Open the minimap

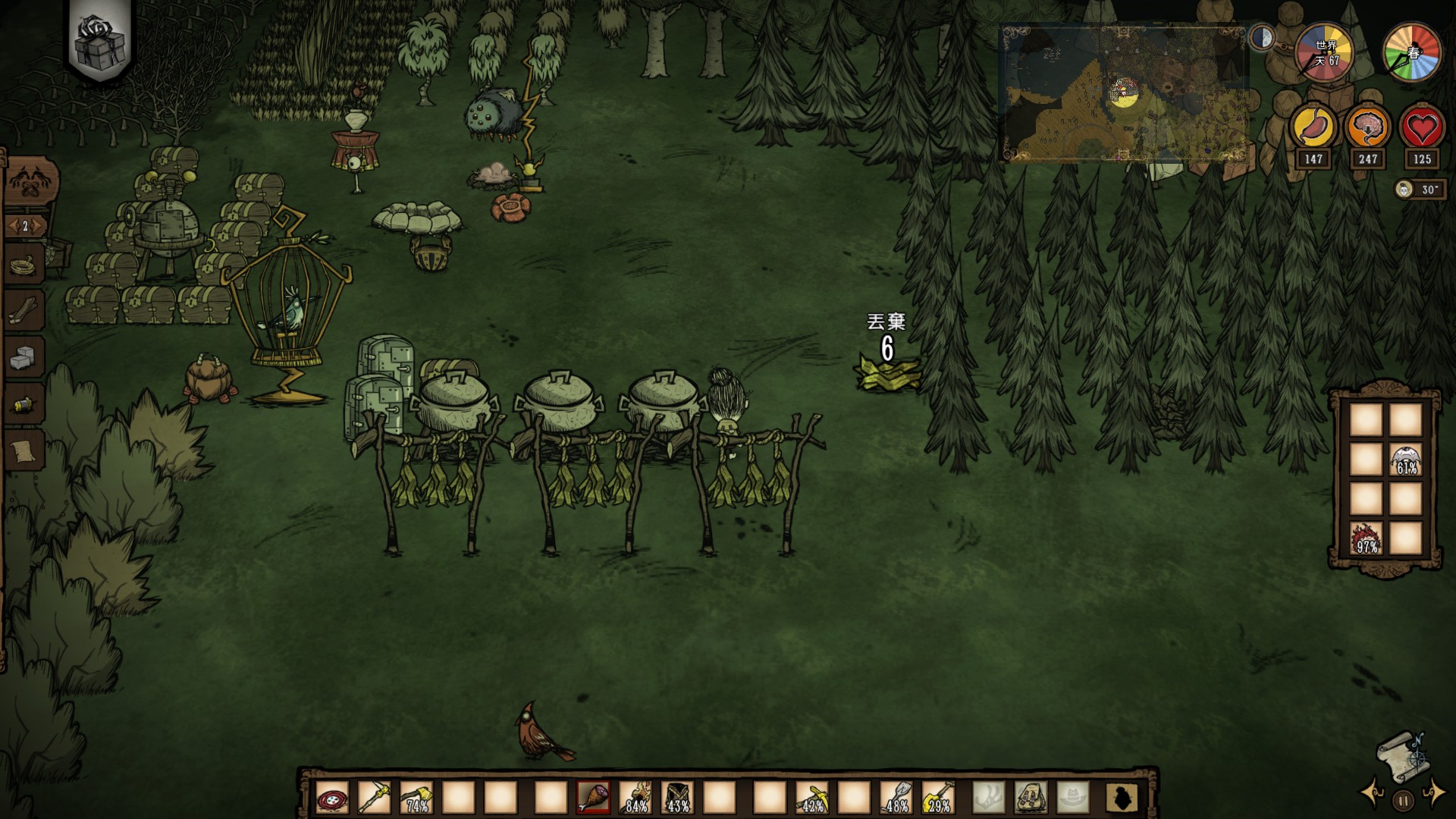pyautogui.click(x=1124, y=94)
